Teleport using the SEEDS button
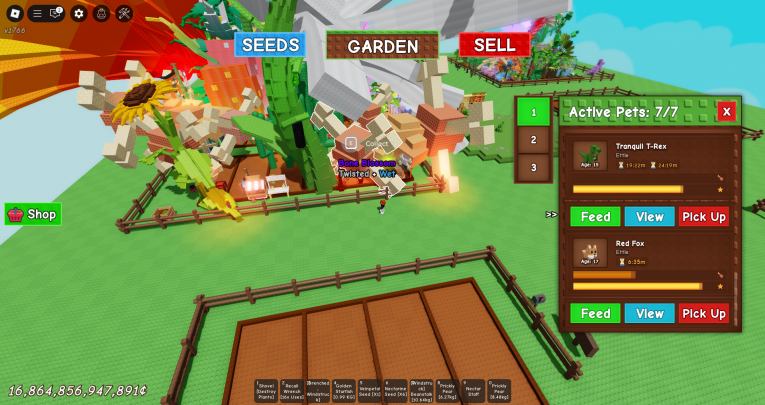The width and height of the screenshot is (765, 405). click(270, 45)
